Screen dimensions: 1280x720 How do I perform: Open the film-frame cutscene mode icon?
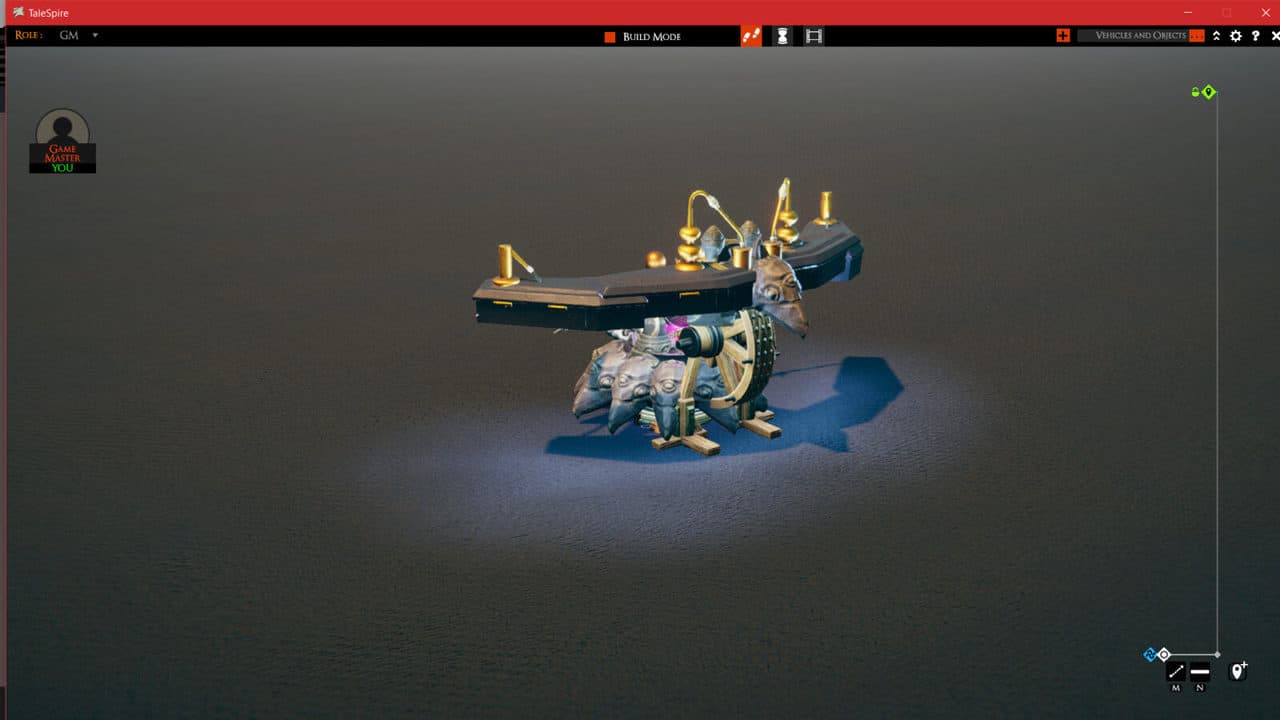click(814, 36)
